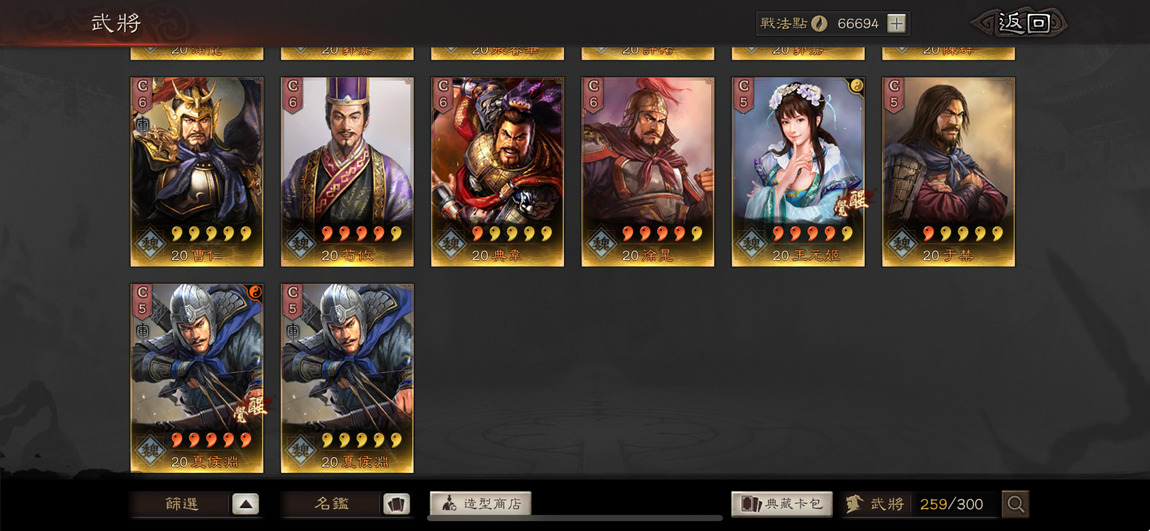The image size is (1150, 531).
Task: Visit the 造型商店 skin shop
Action: 480,504
